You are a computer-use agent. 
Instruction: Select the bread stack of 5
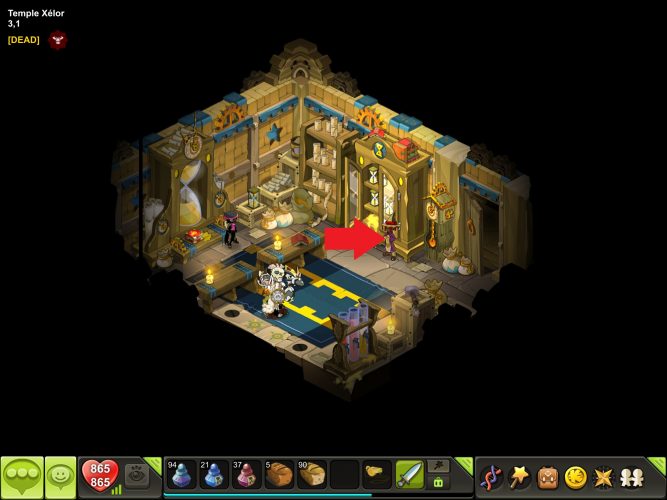pyautogui.click(x=278, y=474)
